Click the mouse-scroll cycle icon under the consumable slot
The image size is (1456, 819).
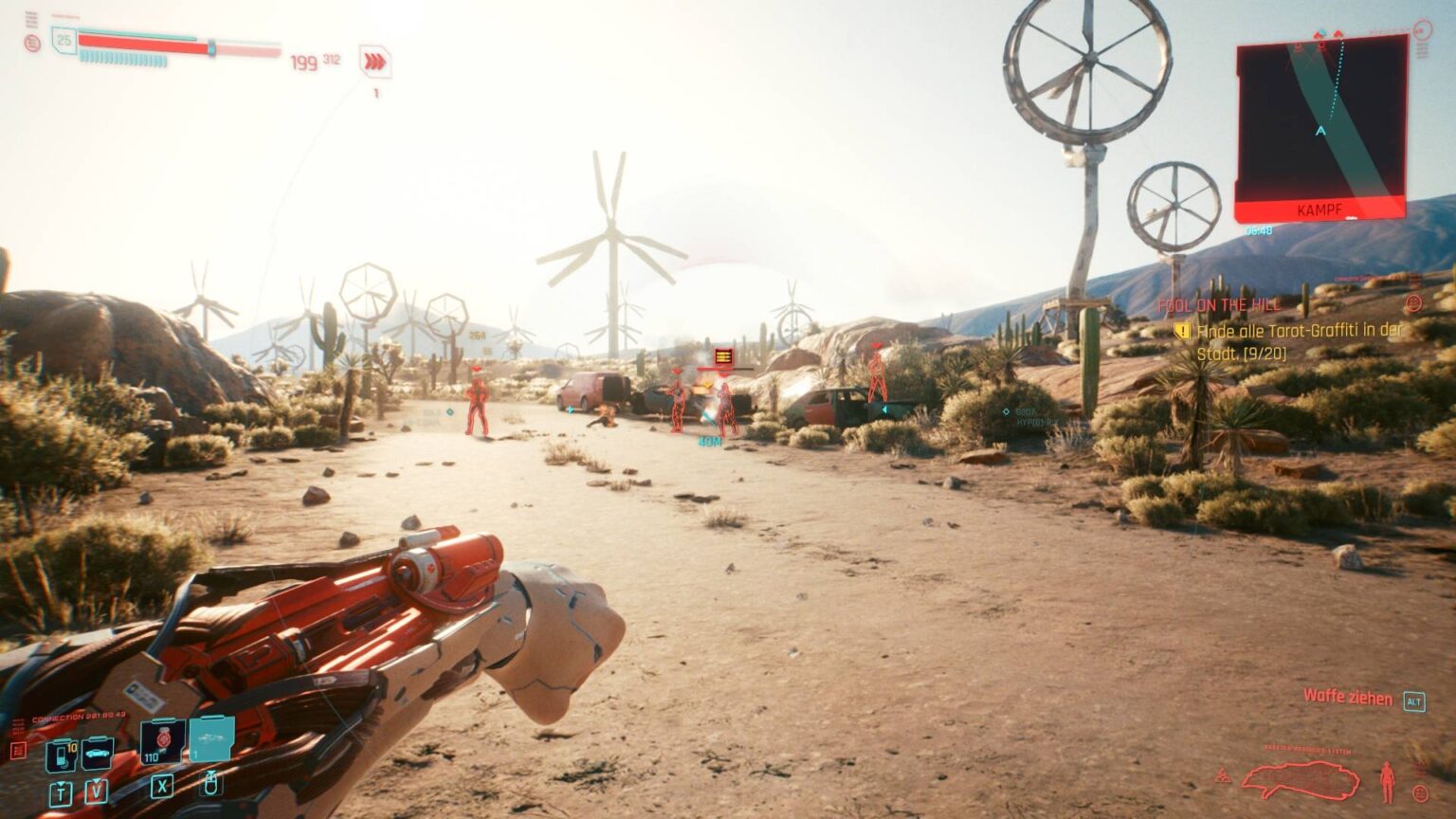213,782
